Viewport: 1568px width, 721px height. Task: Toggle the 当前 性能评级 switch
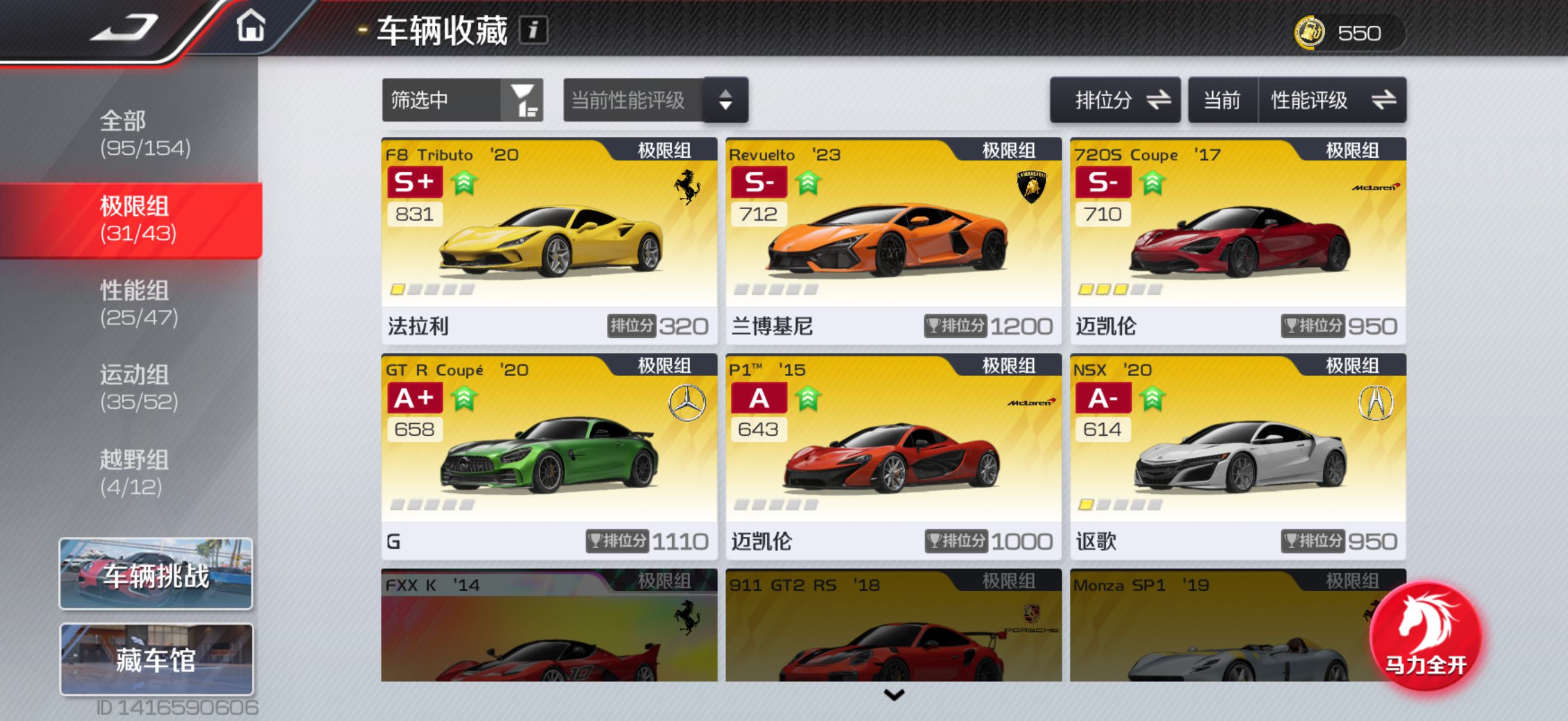[1297, 100]
